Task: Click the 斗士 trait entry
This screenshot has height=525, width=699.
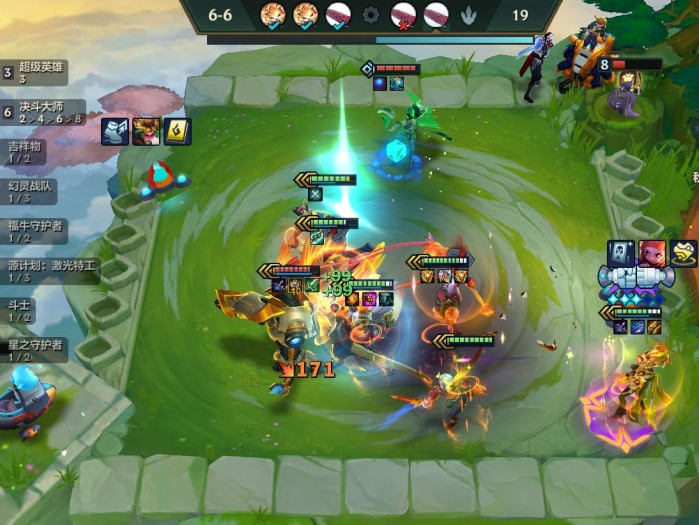Action: pyautogui.click(x=22, y=310)
